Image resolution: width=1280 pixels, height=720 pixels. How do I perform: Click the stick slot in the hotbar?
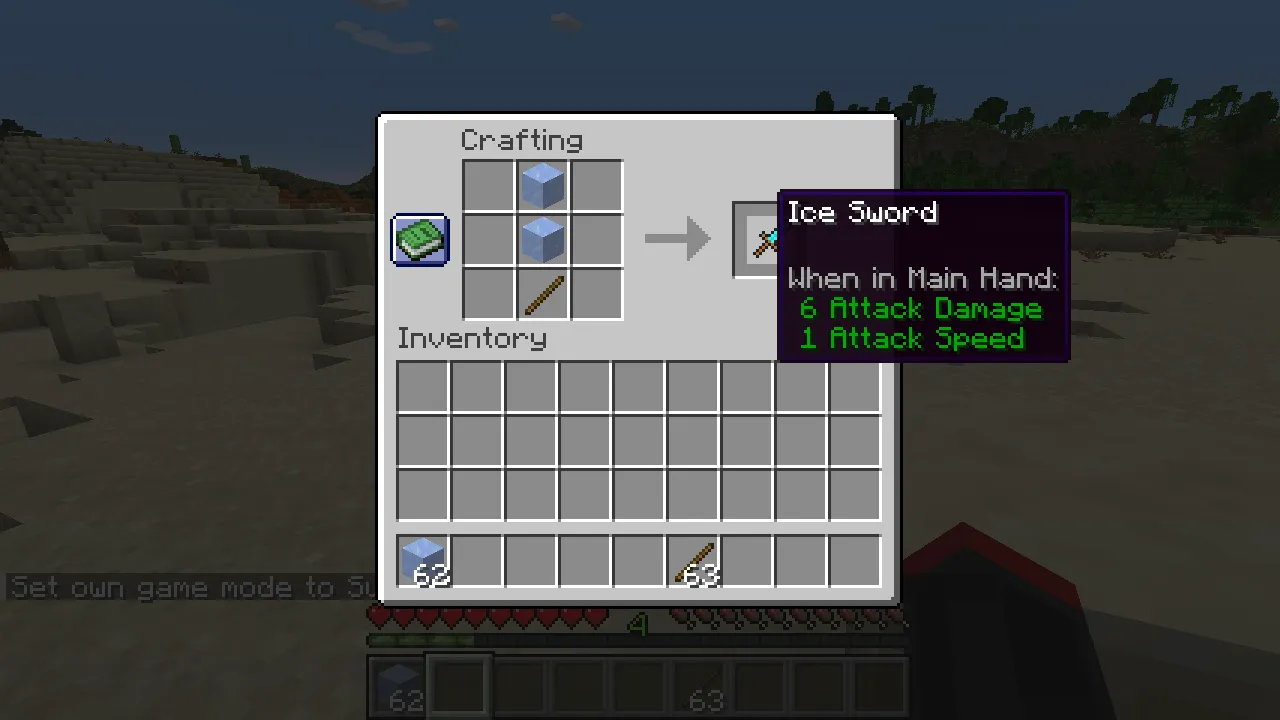click(705, 685)
